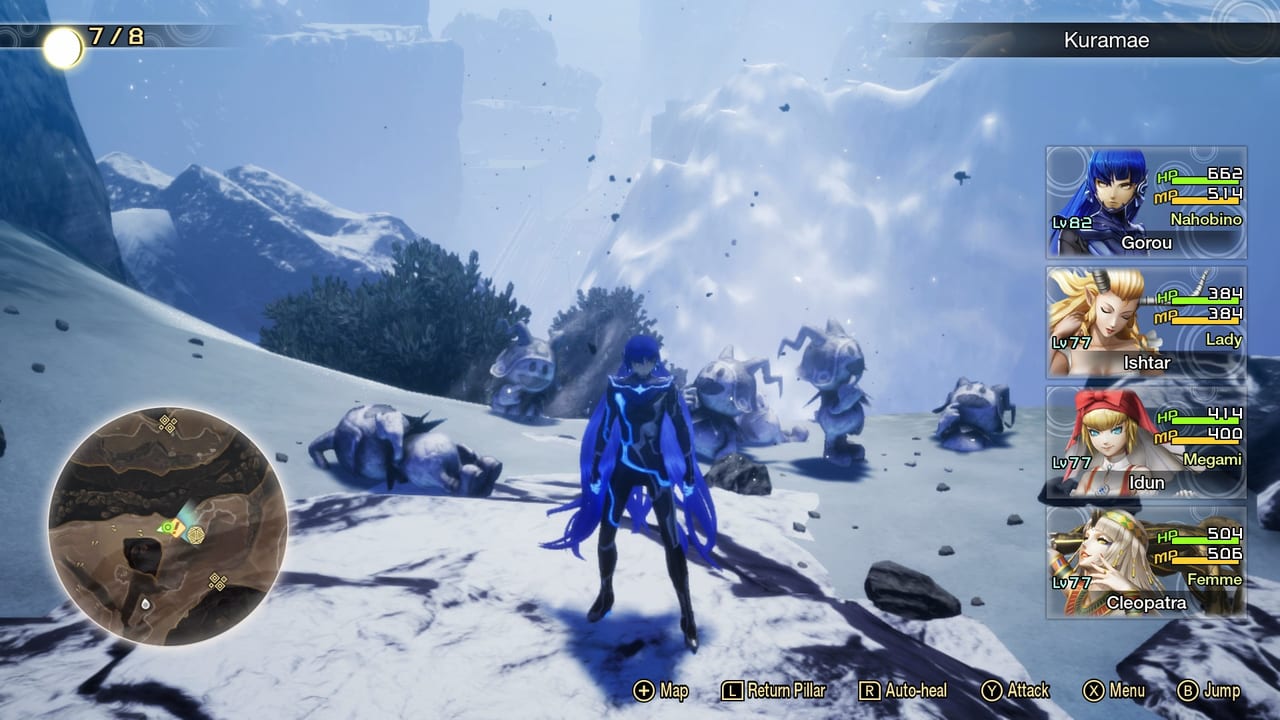Select Idun's party member panel

(1146, 442)
